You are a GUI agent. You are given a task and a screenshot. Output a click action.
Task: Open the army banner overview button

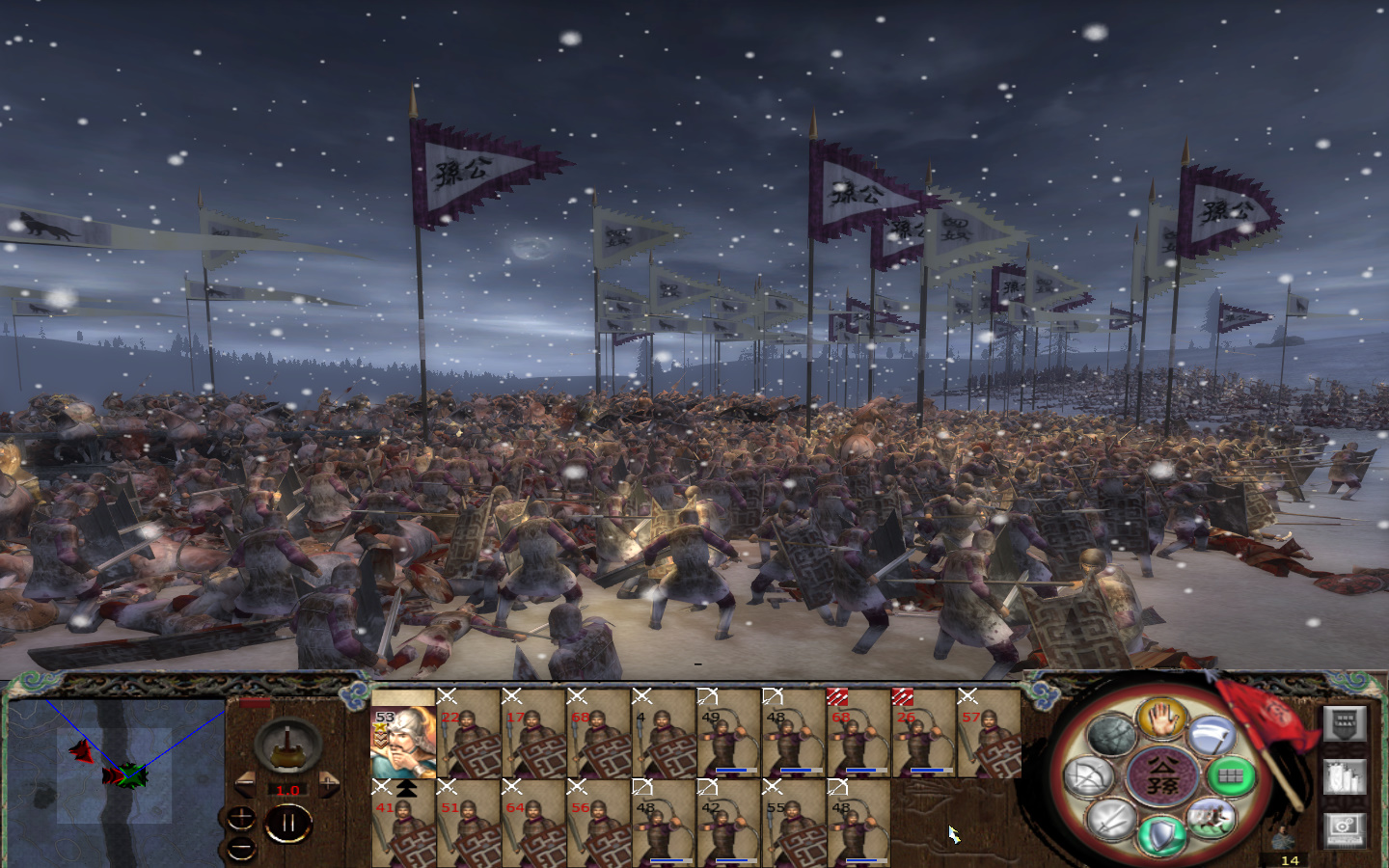click(1343, 724)
